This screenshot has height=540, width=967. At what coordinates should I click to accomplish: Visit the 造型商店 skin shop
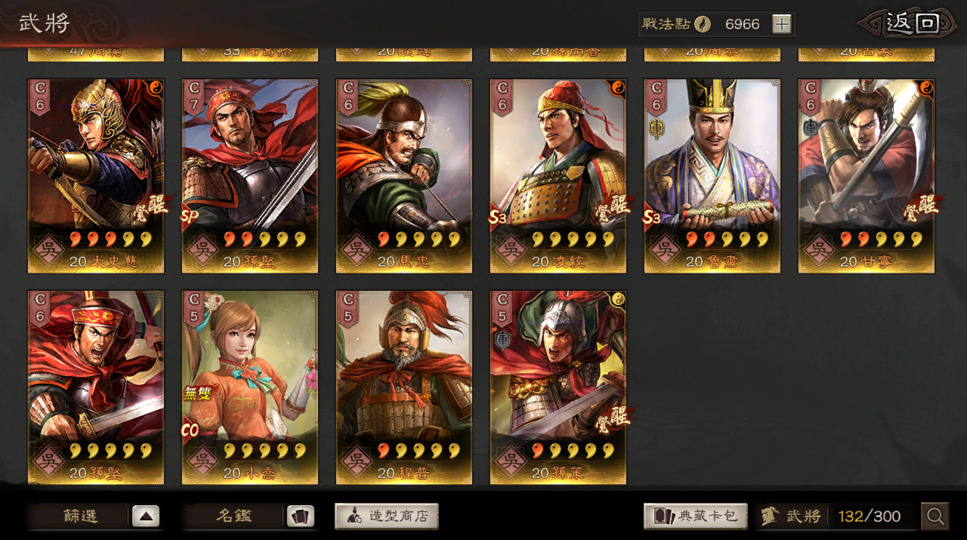tap(387, 516)
